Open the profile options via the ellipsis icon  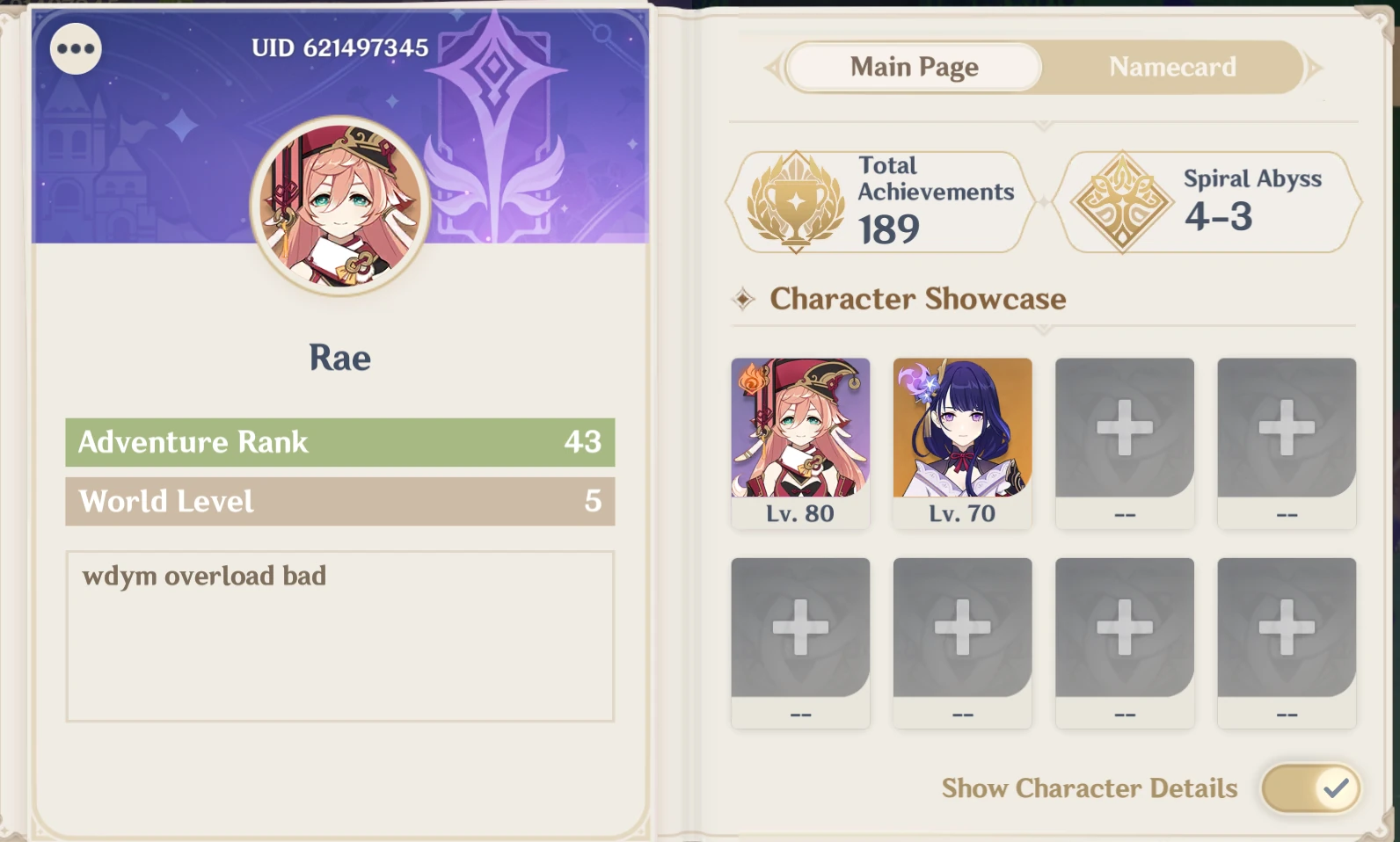[75, 48]
